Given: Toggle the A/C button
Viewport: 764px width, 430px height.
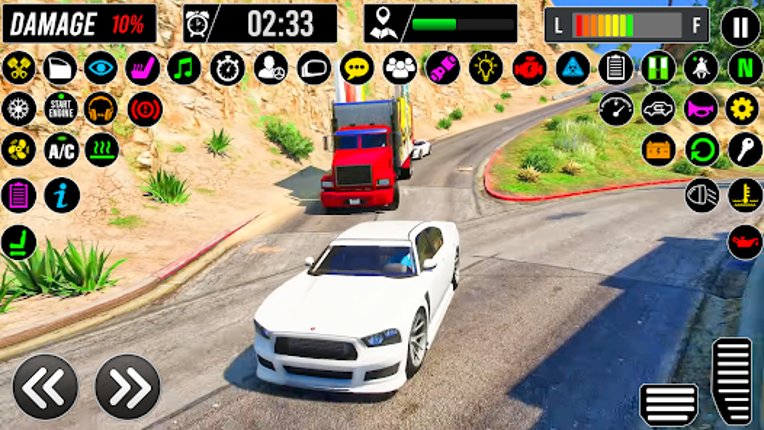Looking at the screenshot, I should (x=61, y=150).
